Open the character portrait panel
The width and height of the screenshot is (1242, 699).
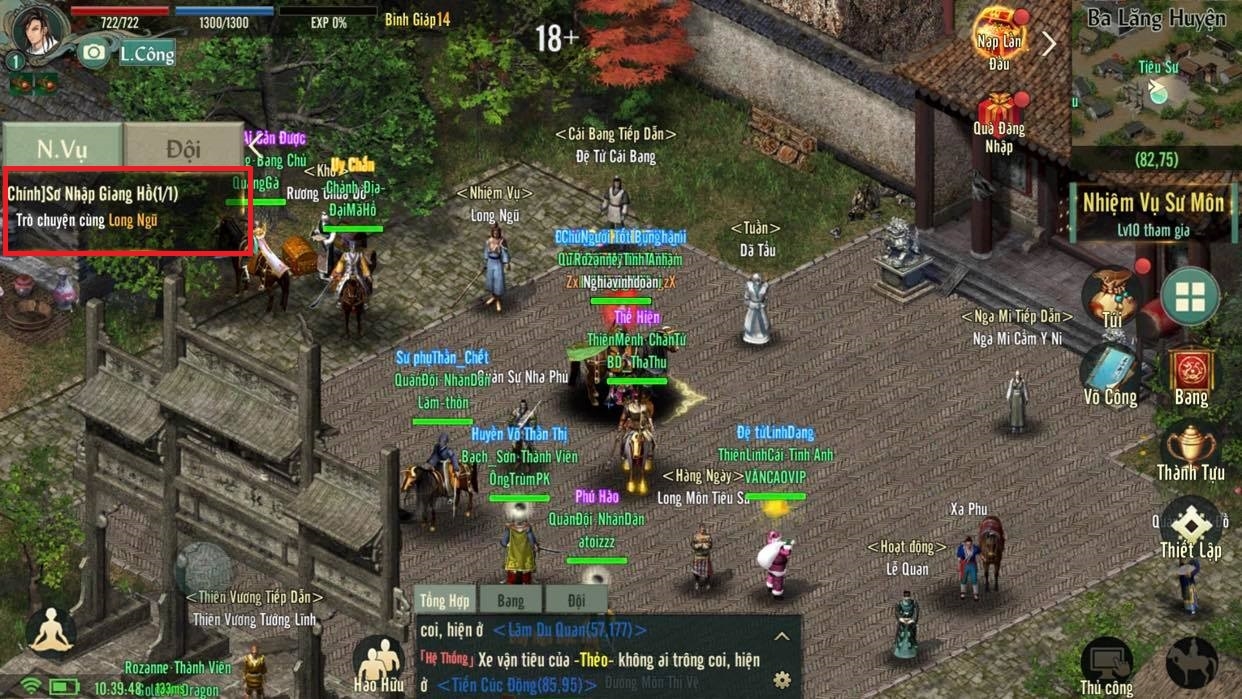(38, 32)
